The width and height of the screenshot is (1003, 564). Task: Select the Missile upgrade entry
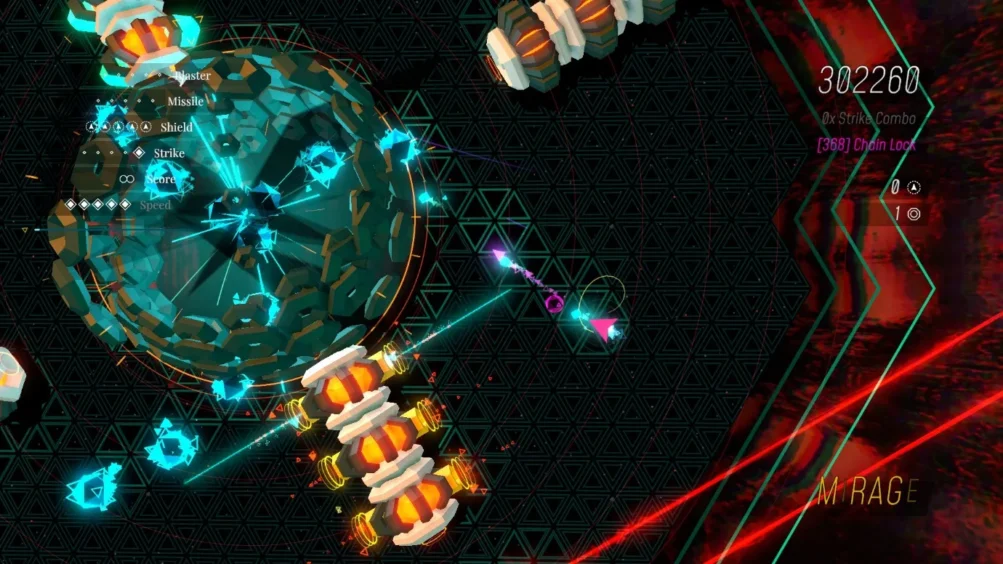pos(185,101)
